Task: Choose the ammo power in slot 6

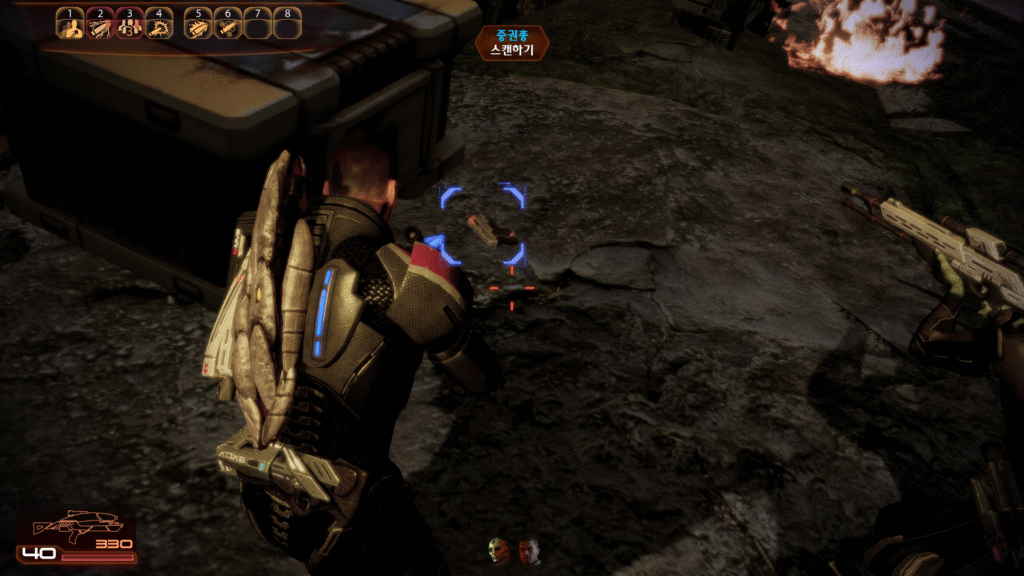Action: (228, 25)
